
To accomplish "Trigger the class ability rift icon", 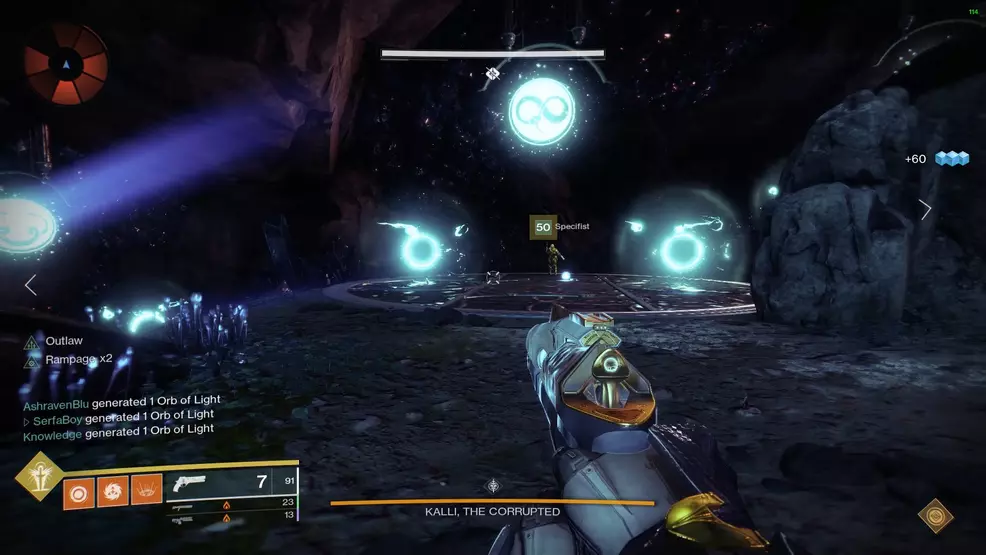I will point(147,492).
